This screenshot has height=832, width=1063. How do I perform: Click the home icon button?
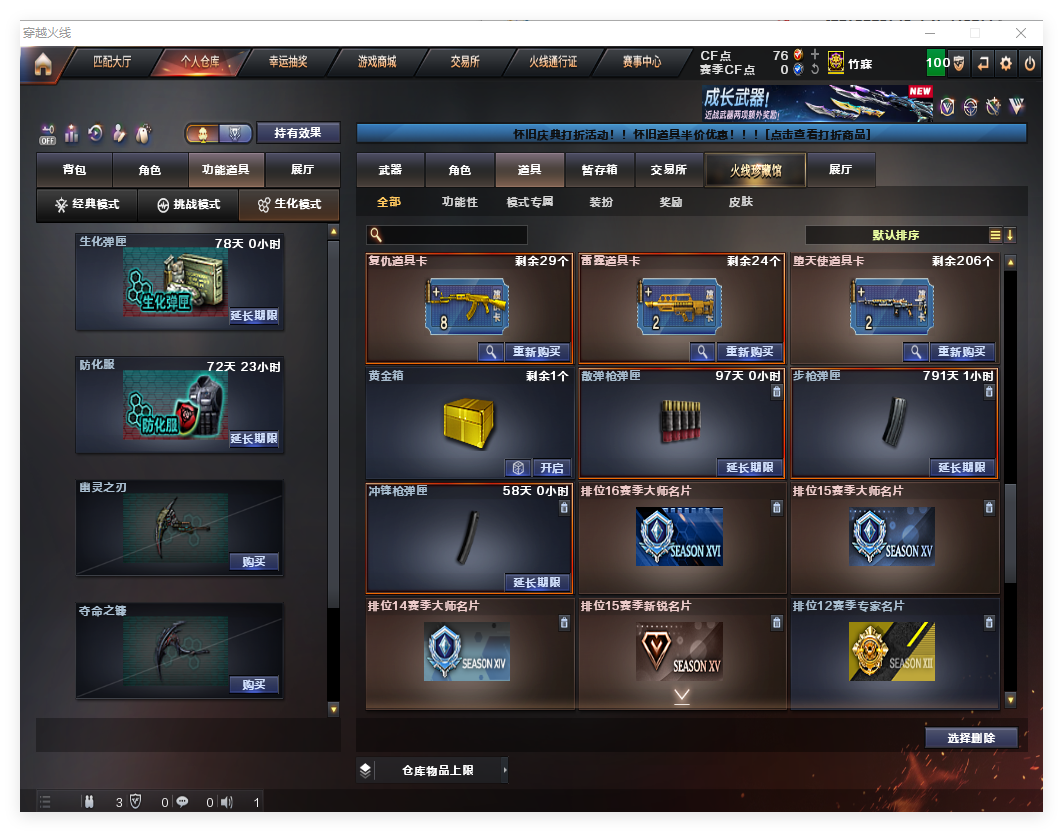pyautogui.click(x=43, y=64)
